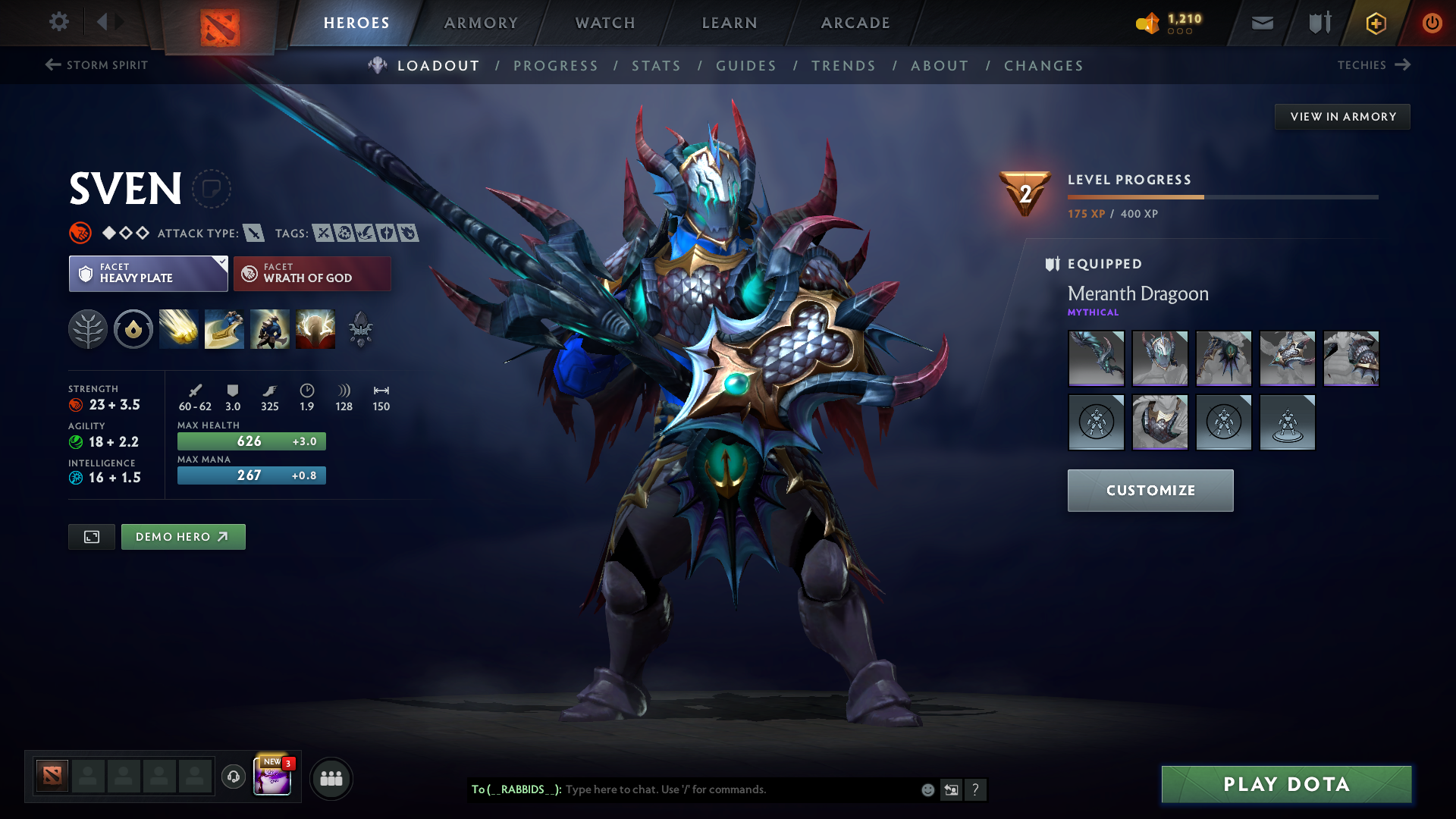Click the Demo Hero button
The height and width of the screenshot is (819, 1456).
[x=183, y=536]
